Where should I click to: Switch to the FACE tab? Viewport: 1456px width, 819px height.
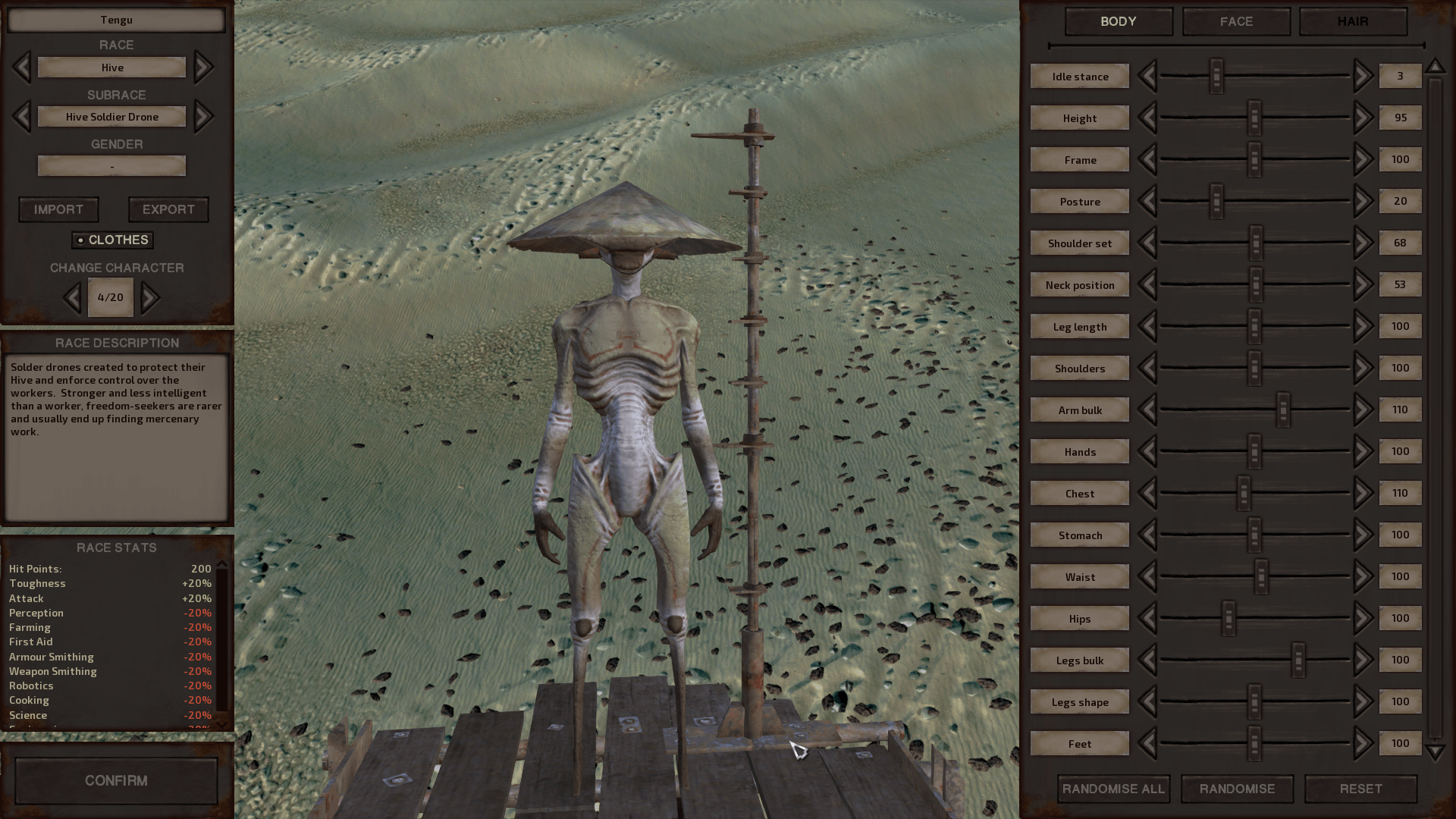pos(1235,21)
